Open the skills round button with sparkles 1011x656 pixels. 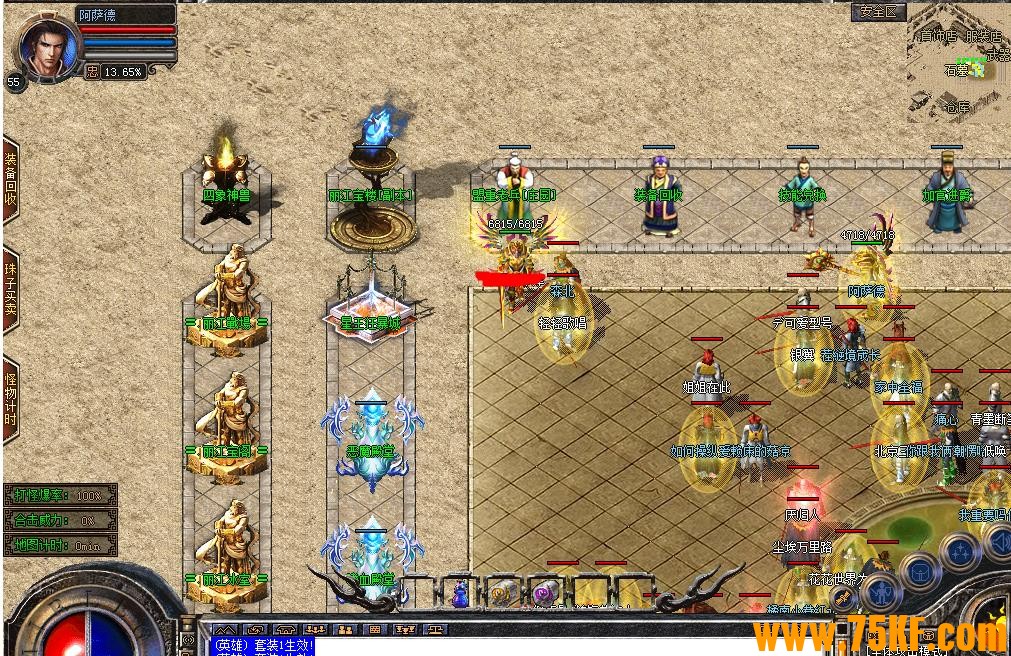960,551
